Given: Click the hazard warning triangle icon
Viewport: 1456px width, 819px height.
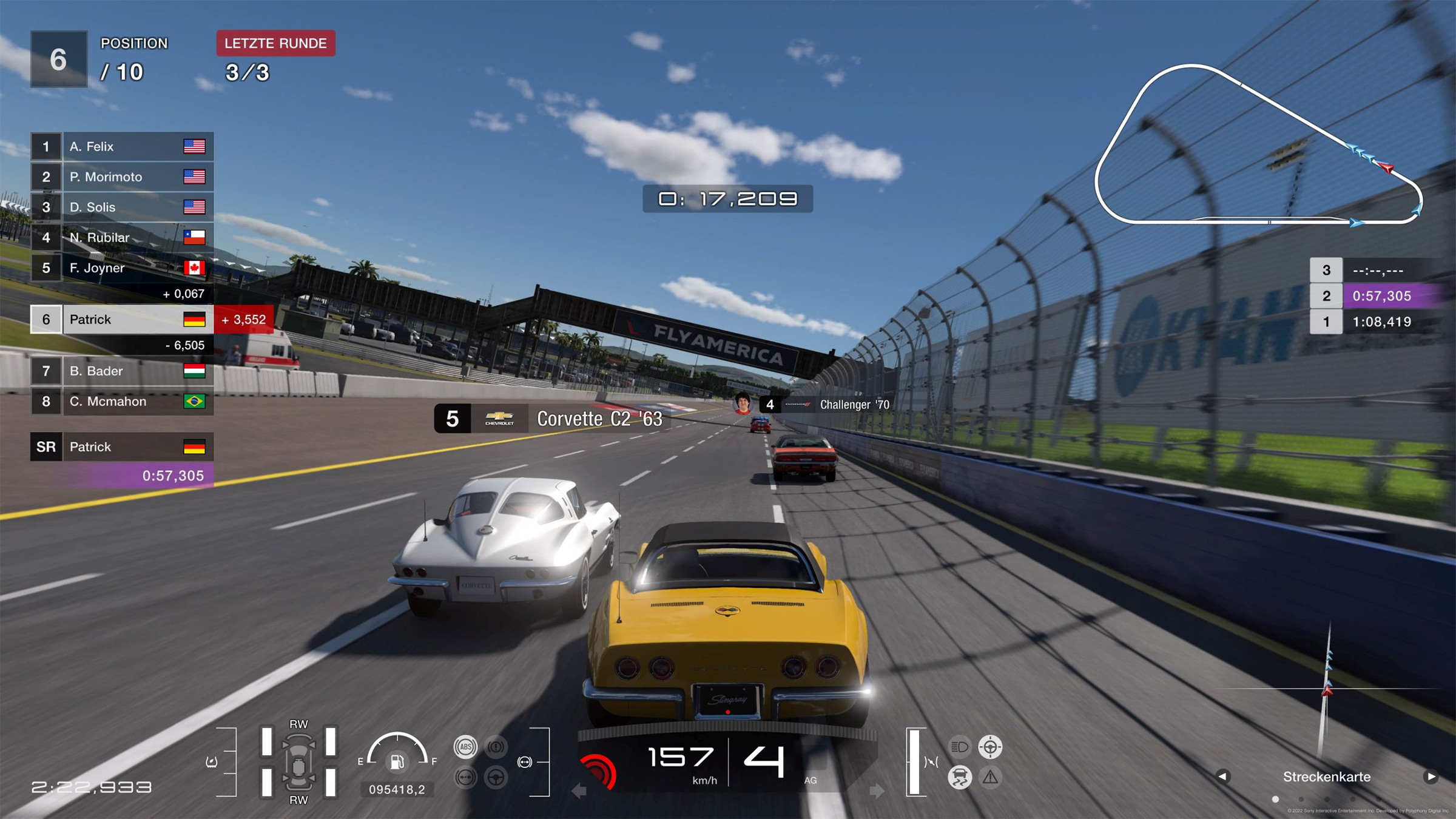Looking at the screenshot, I should click(x=990, y=777).
